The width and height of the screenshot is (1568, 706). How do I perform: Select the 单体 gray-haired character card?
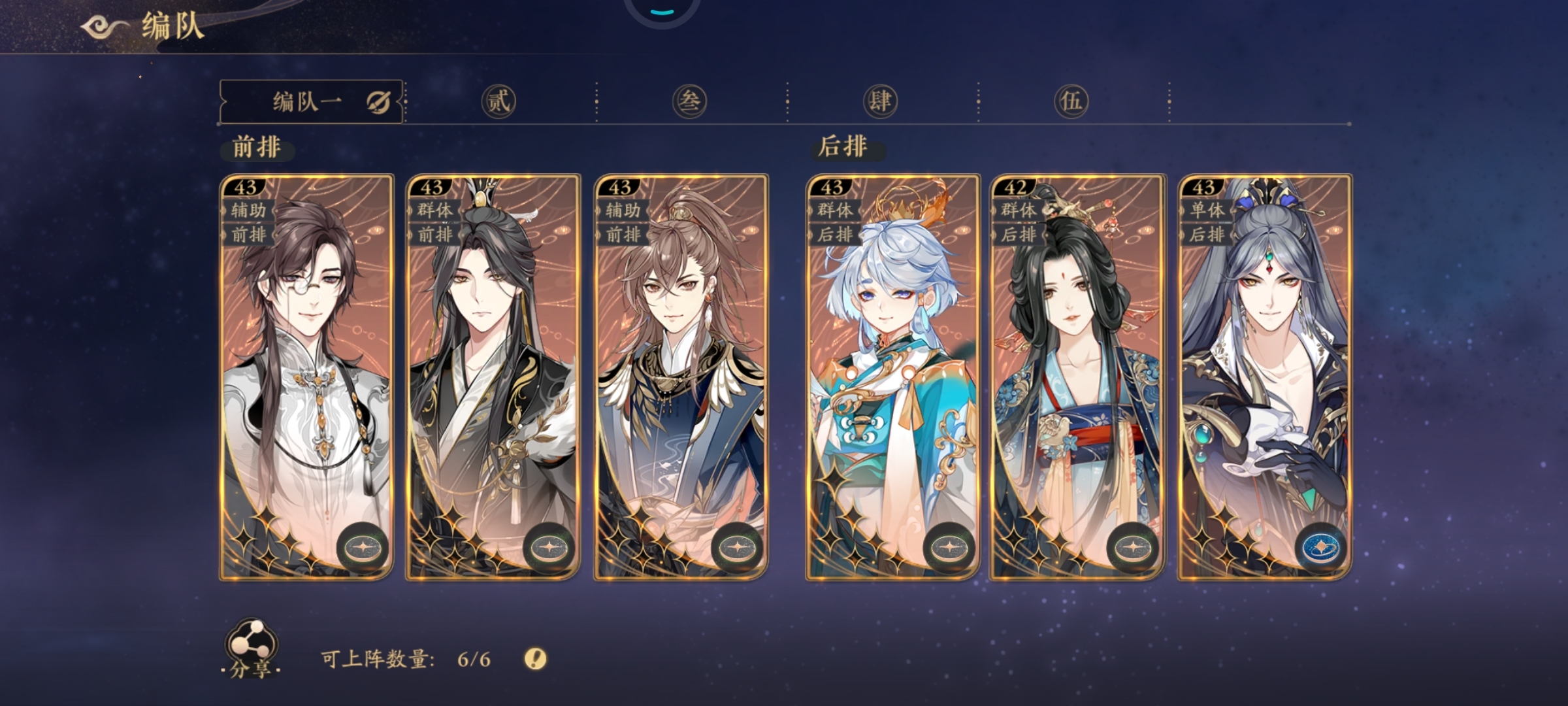coord(1264,366)
